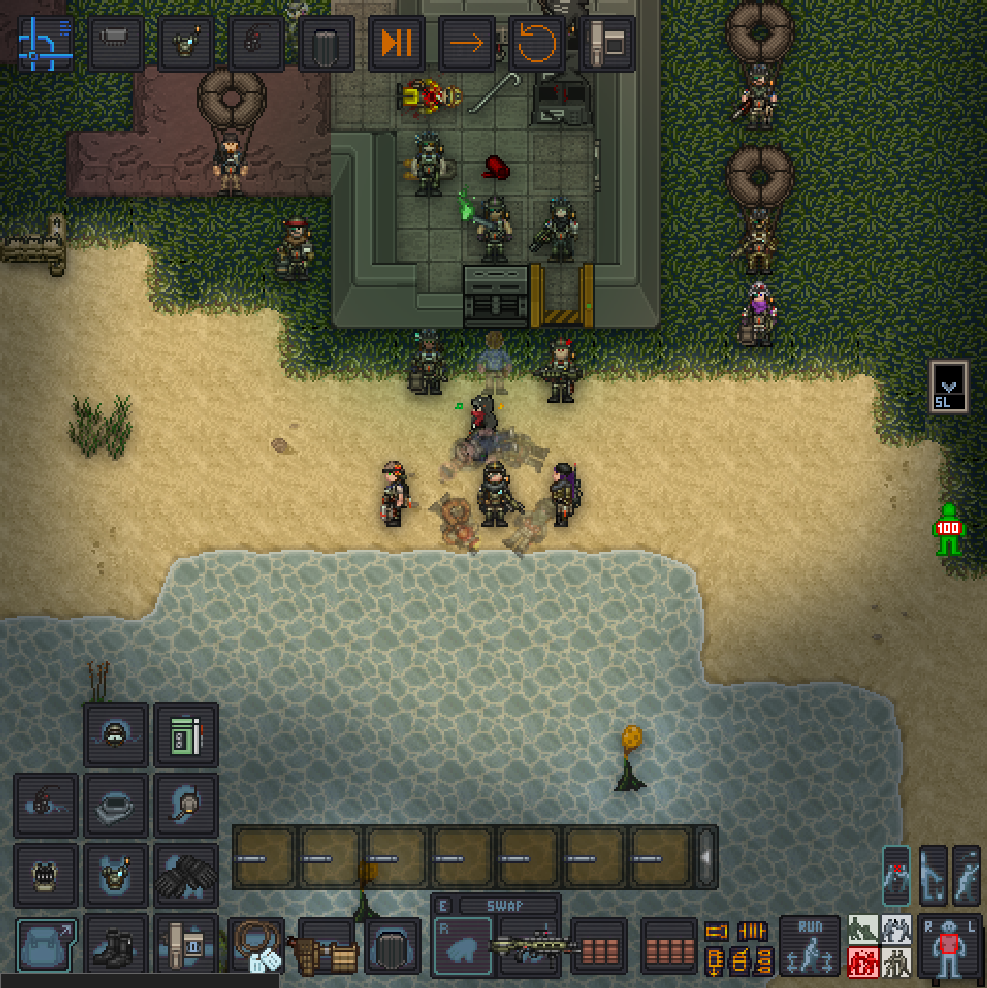Open the body target zone selector
987x988 pixels.
950,945
